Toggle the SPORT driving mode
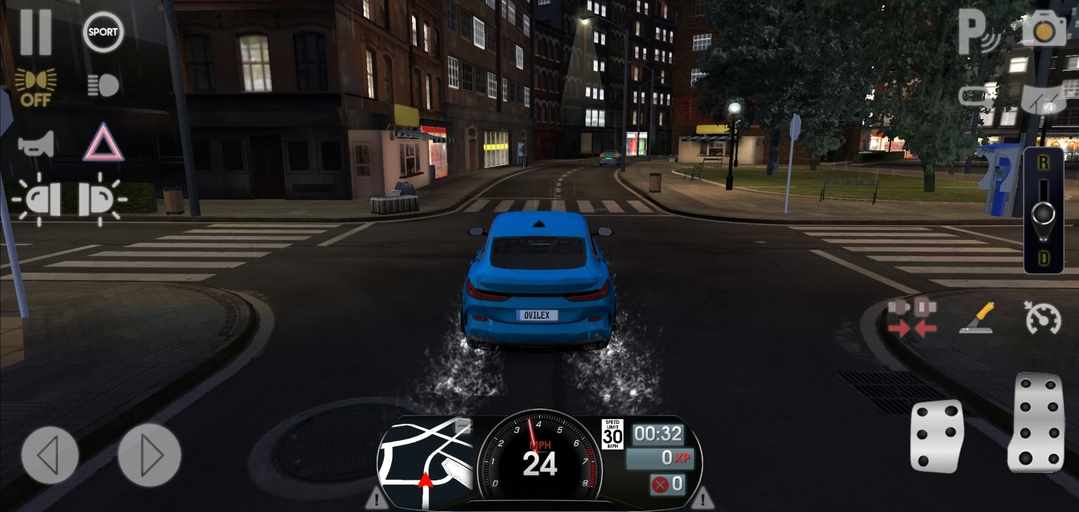 103,32
